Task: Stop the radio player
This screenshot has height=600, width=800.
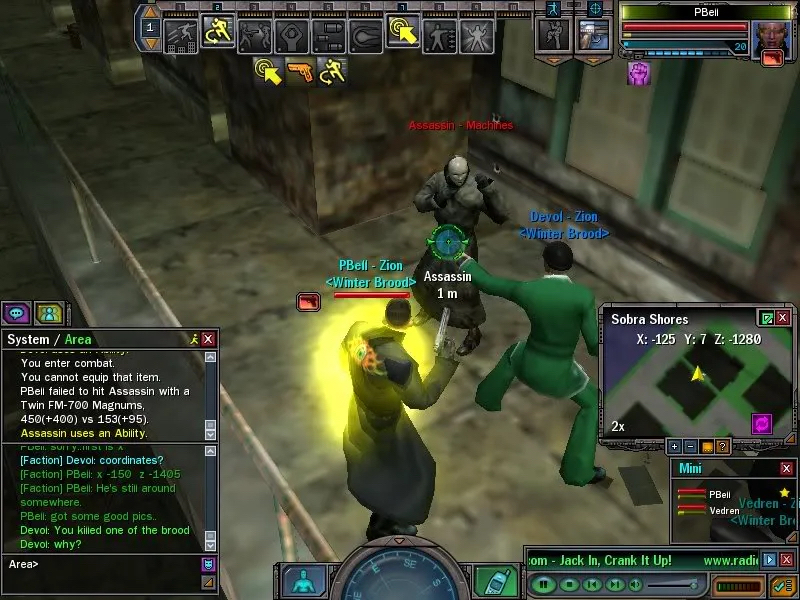Action: coord(568,584)
